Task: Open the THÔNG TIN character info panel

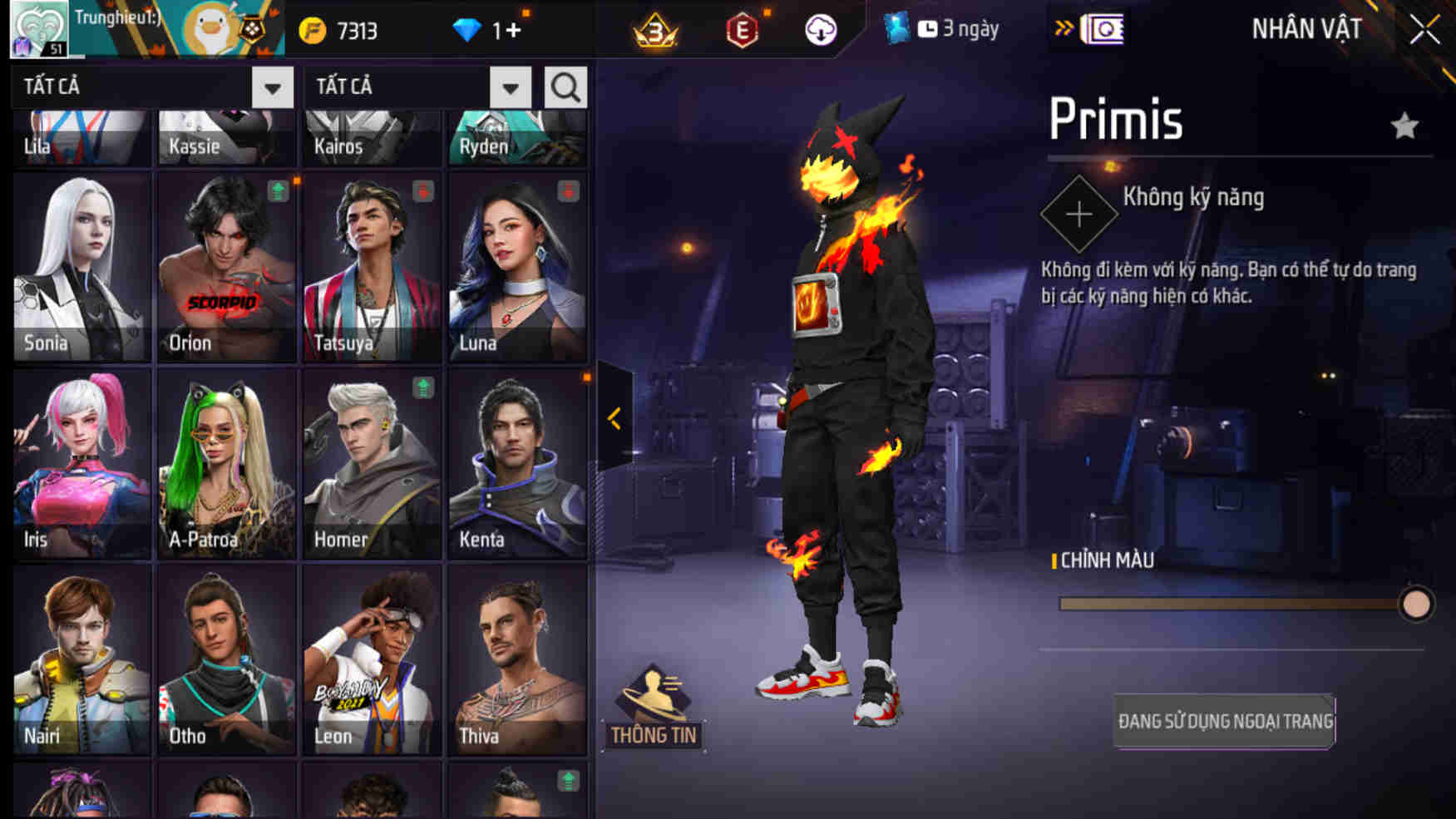Action: [x=656, y=717]
